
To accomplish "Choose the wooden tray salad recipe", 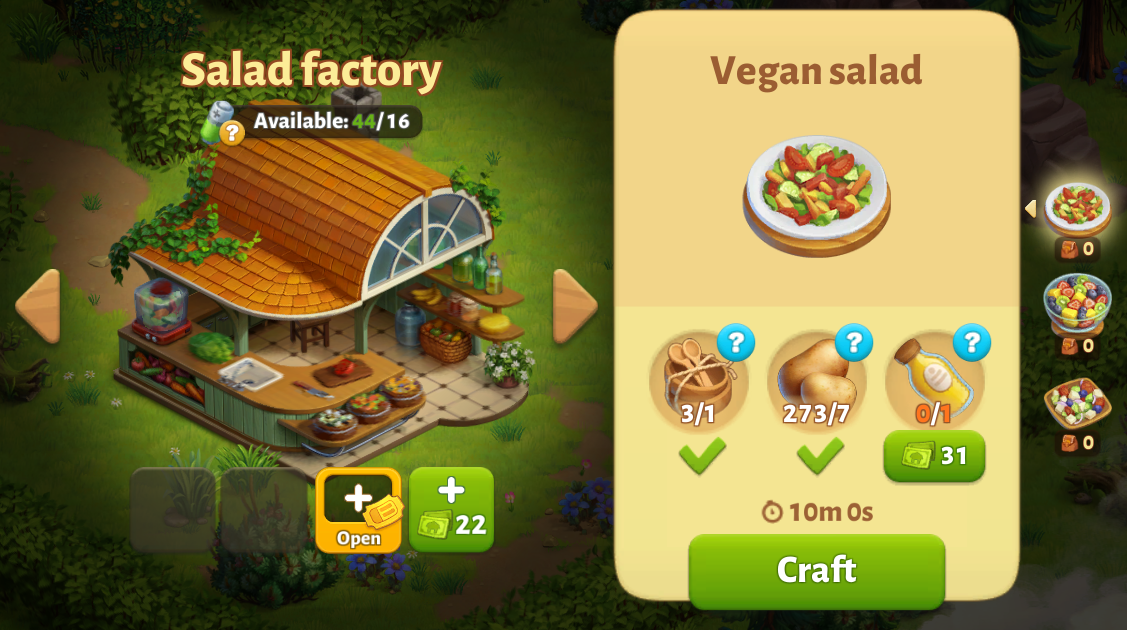I will pyautogui.click(x=1077, y=402).
